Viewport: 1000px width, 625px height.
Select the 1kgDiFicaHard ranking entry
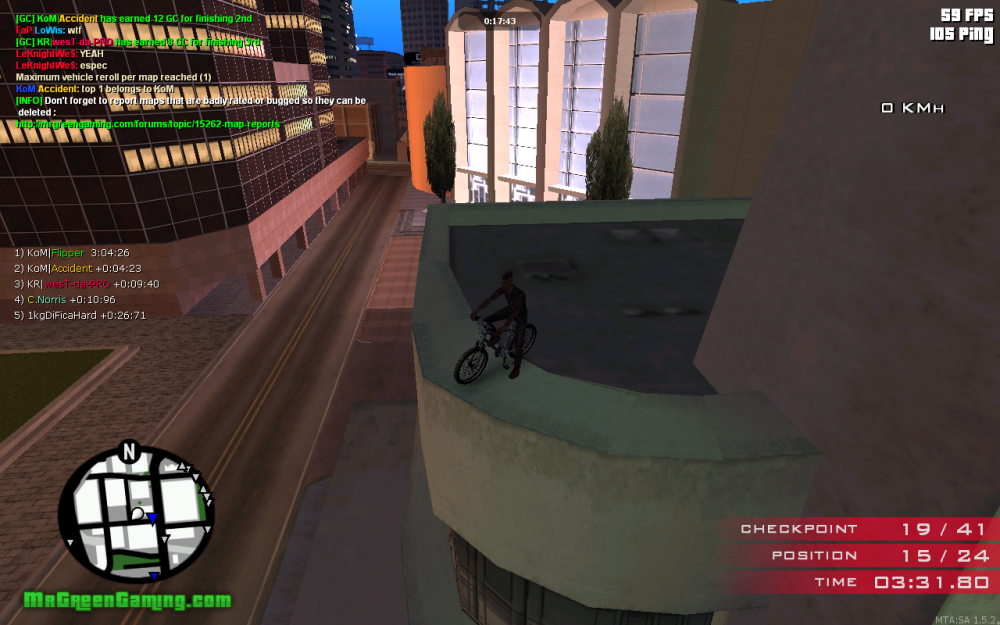pos(80,315)
